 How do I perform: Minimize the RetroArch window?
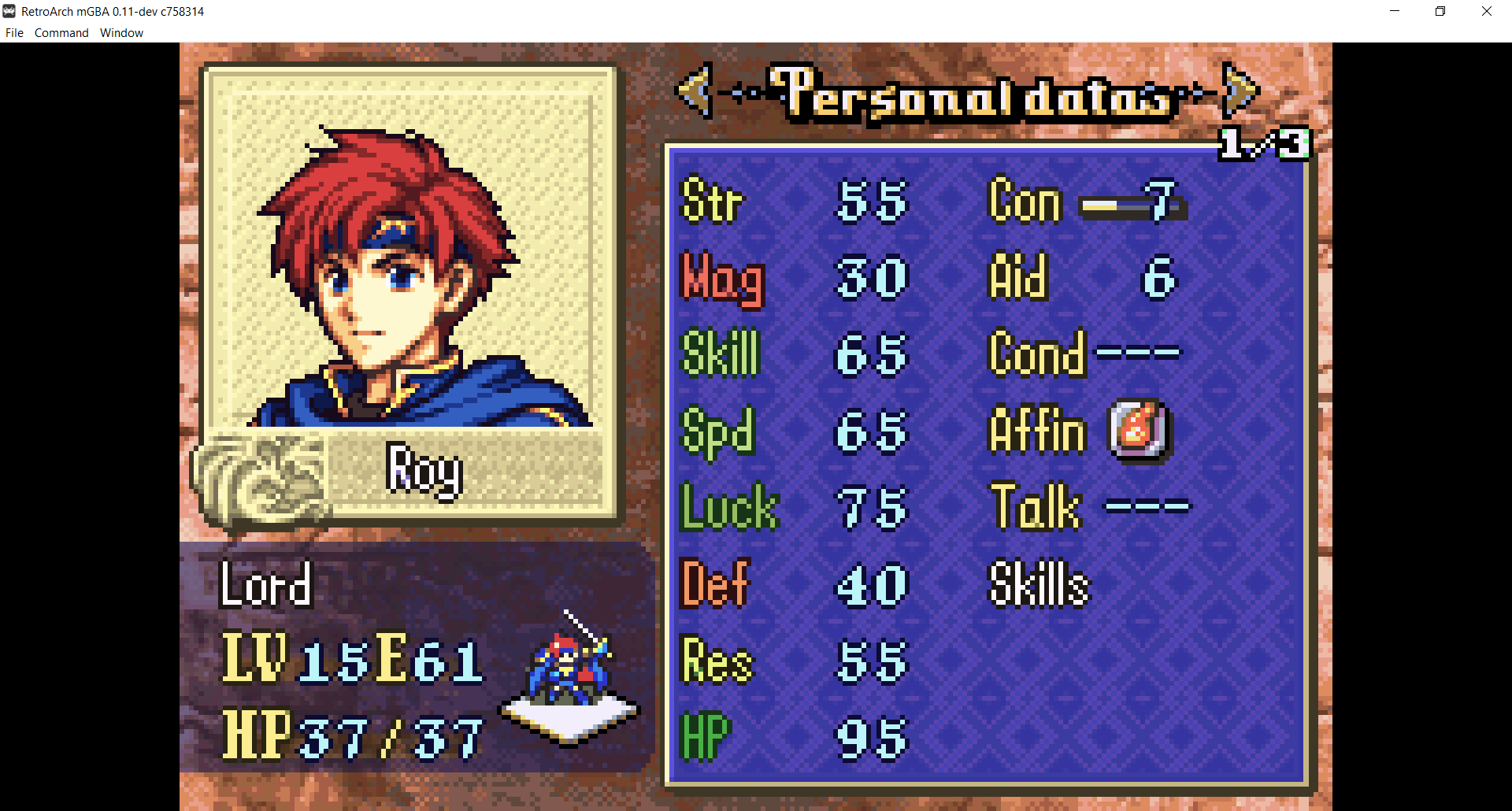pyautogui.click(x=1395, y=11)
